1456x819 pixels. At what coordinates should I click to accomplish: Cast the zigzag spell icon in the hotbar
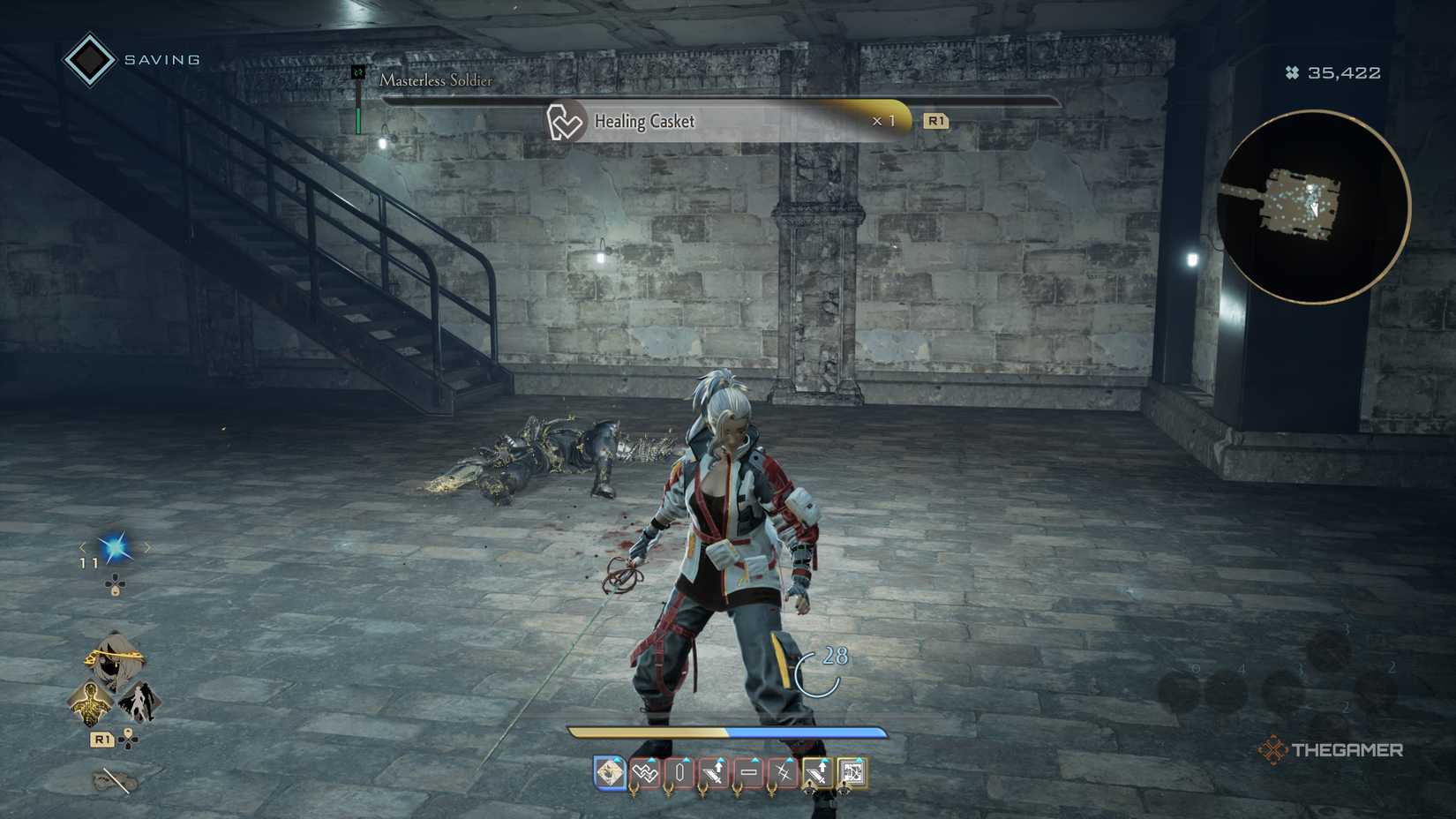pos(644,770)
